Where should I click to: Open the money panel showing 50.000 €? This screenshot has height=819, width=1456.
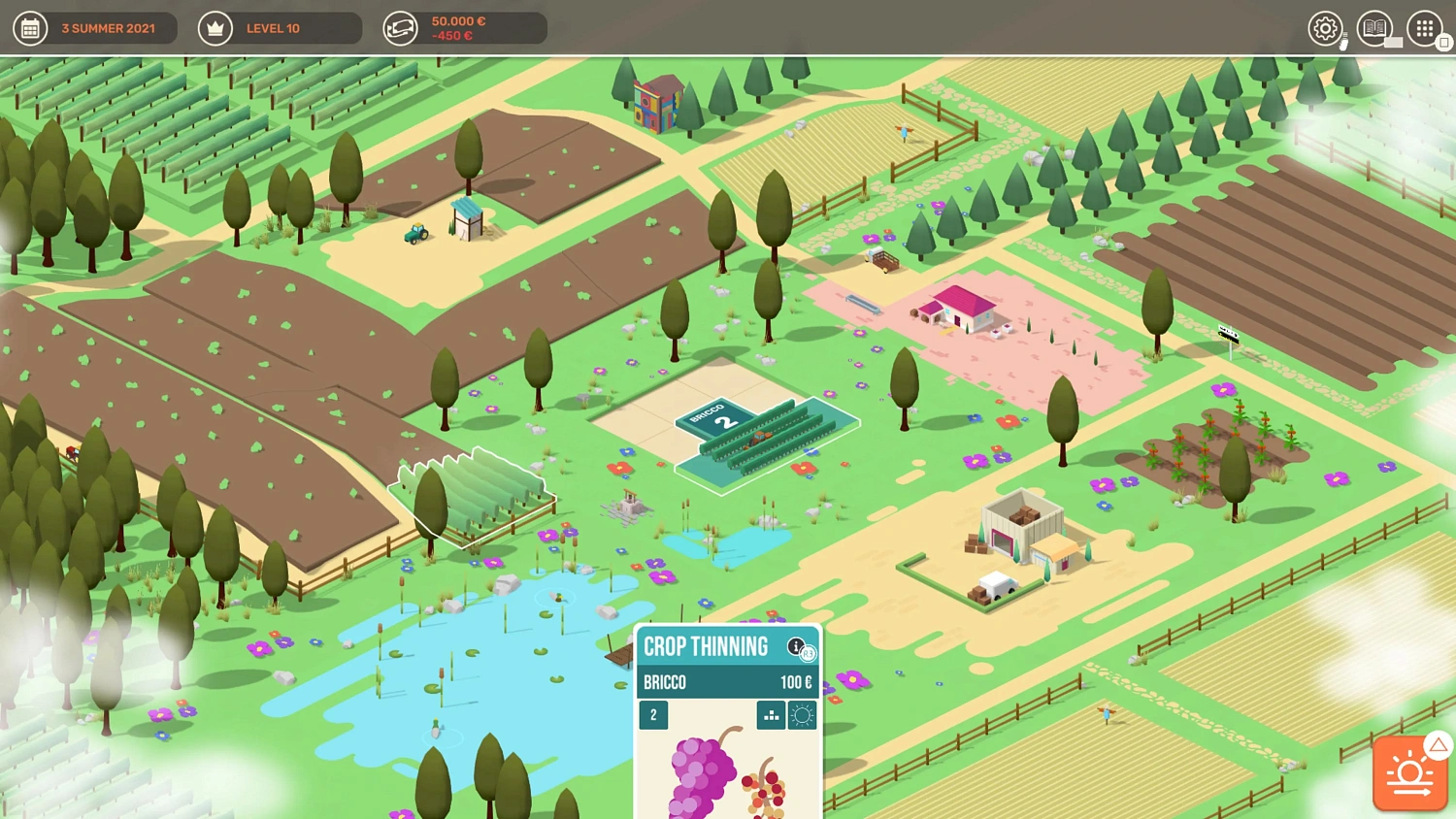pyautogui.click(x=398, y=27)
